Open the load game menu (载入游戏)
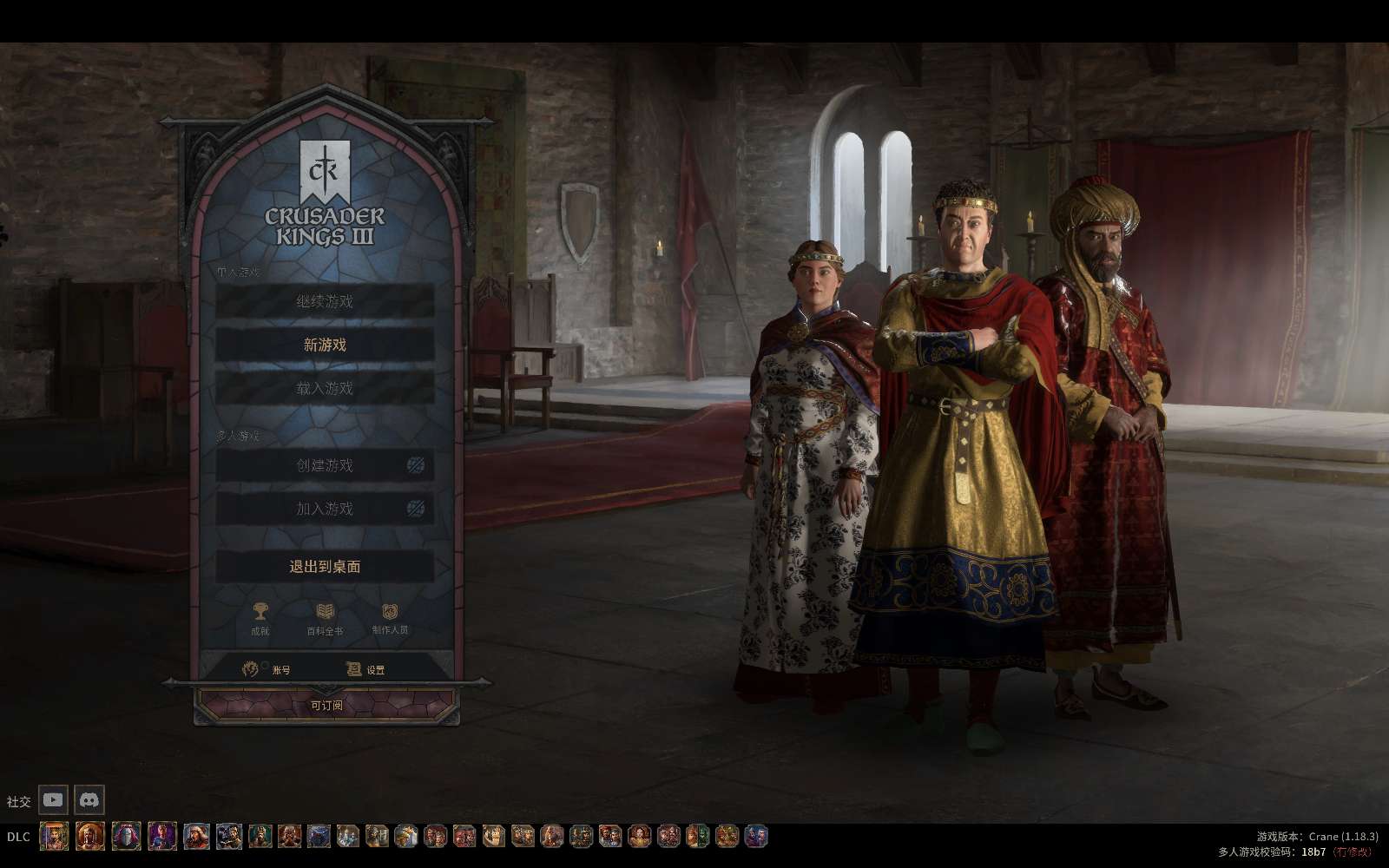The image size is (1389, 868). click(325, 388)
